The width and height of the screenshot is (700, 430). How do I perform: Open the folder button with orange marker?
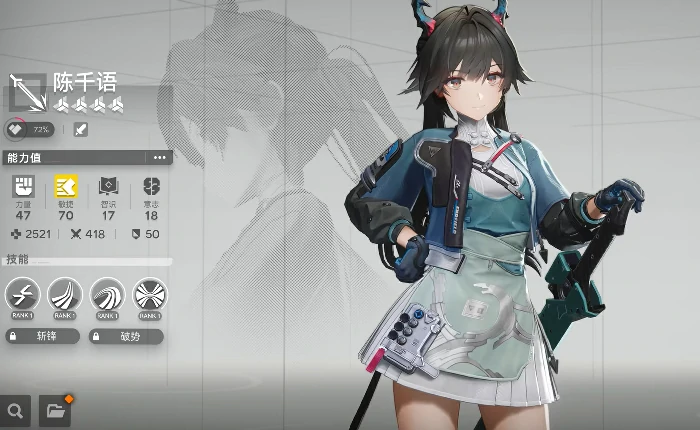click(55, 410)
